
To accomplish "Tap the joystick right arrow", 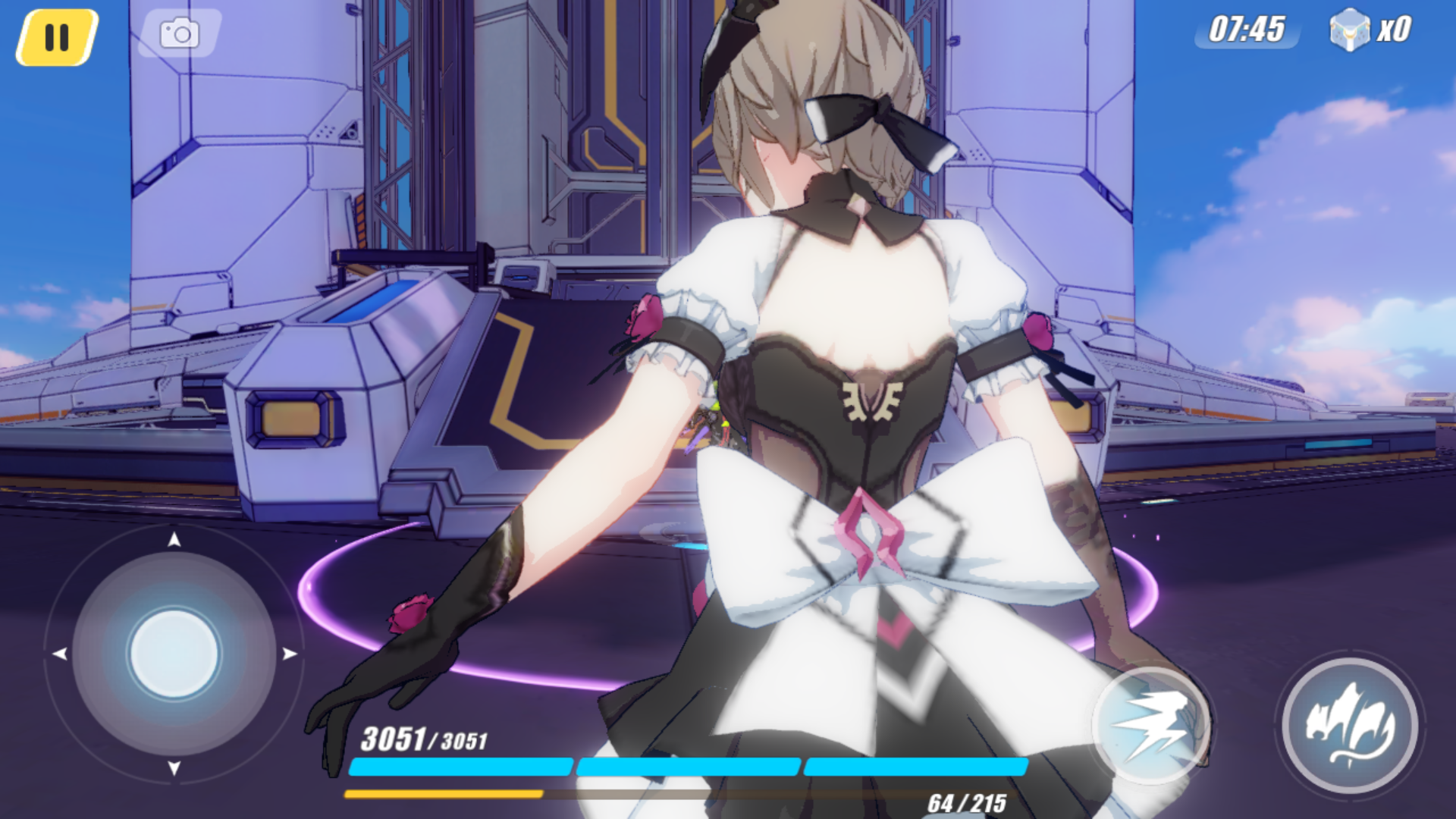I will coord(290,654).
